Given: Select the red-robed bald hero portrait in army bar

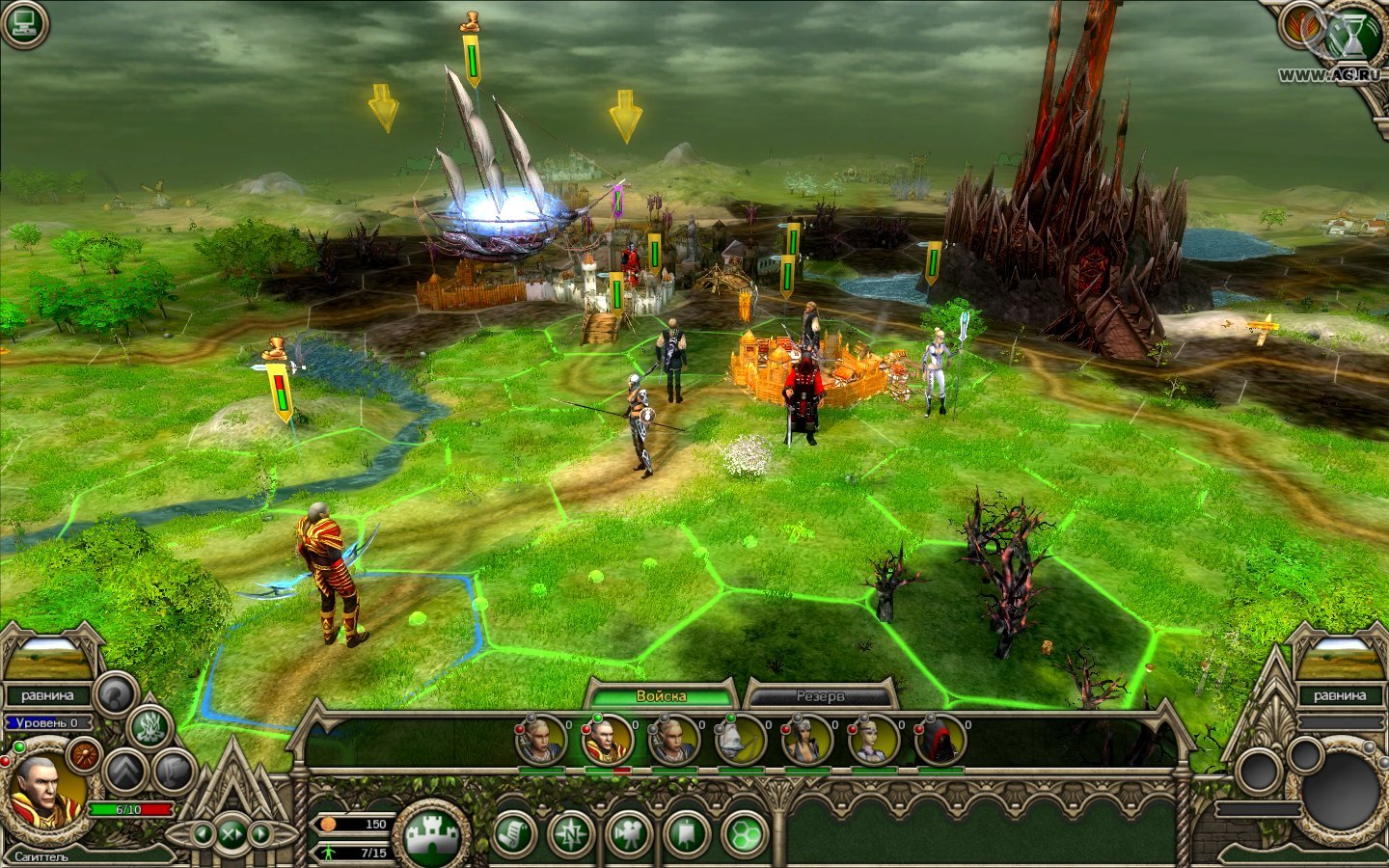Looking at the screenshot, I should [x=606, y=742].
